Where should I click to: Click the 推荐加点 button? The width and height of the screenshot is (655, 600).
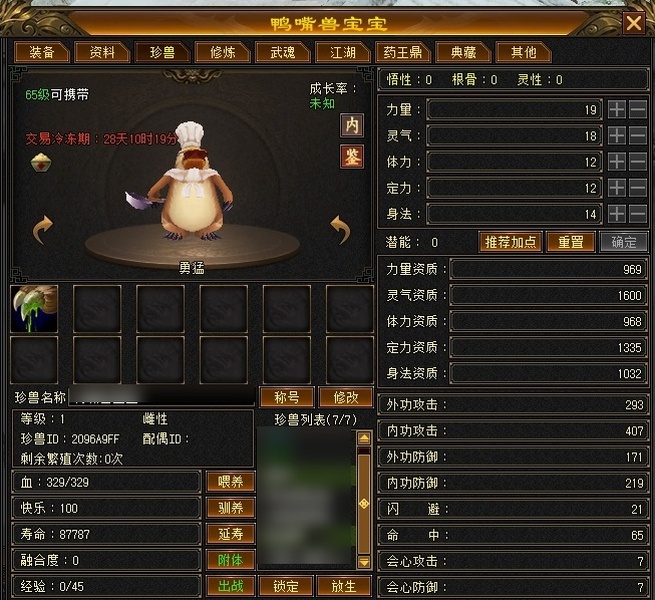[511, 242]
